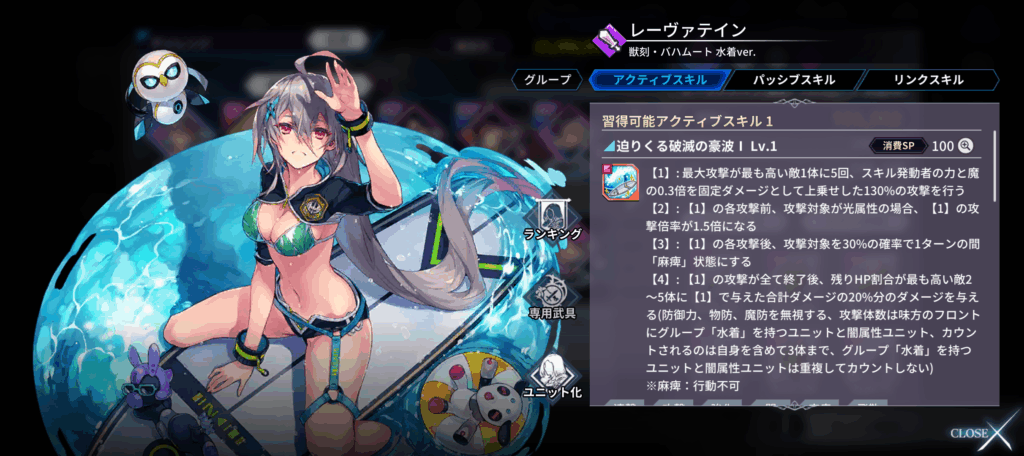Select the 迫りくる破滅の豪波 skill icon
The width and height of the screenshot is (1024, 456).
pos(621,183)
